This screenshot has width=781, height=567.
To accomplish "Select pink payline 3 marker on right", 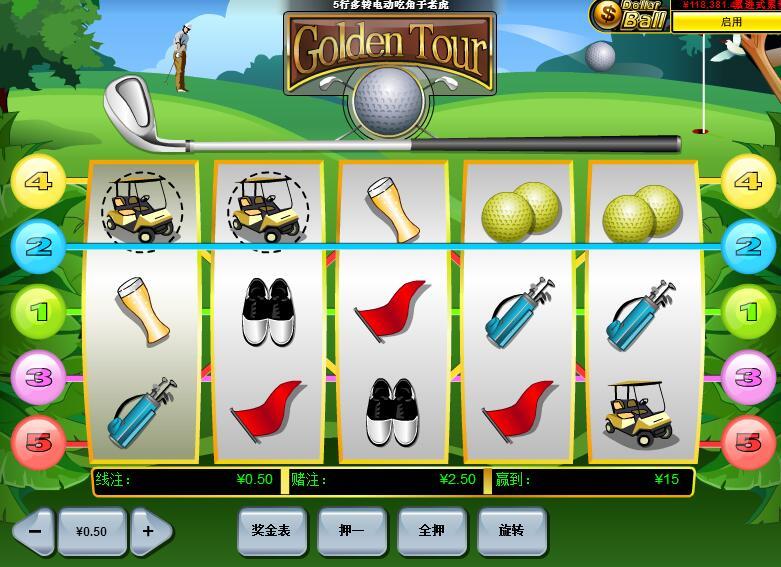I will (748, 377).
